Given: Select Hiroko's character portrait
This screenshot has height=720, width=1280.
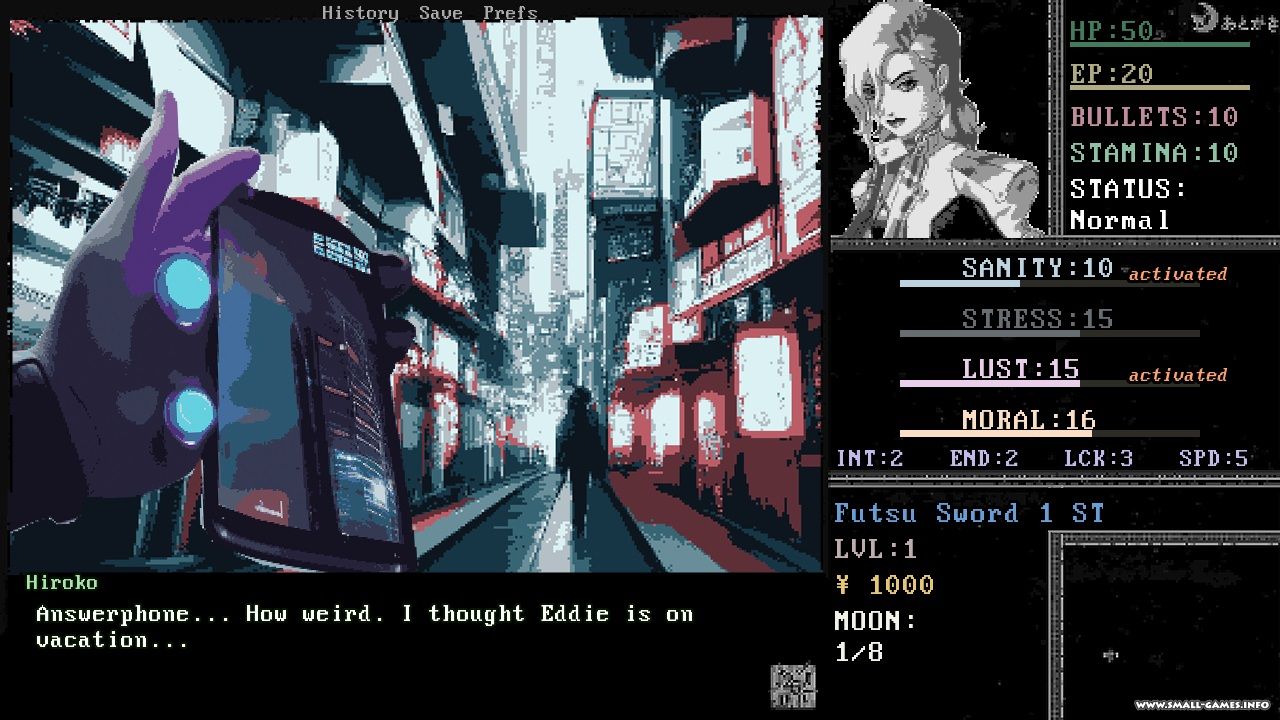Looking at the screenshot, I should (938, 120).
